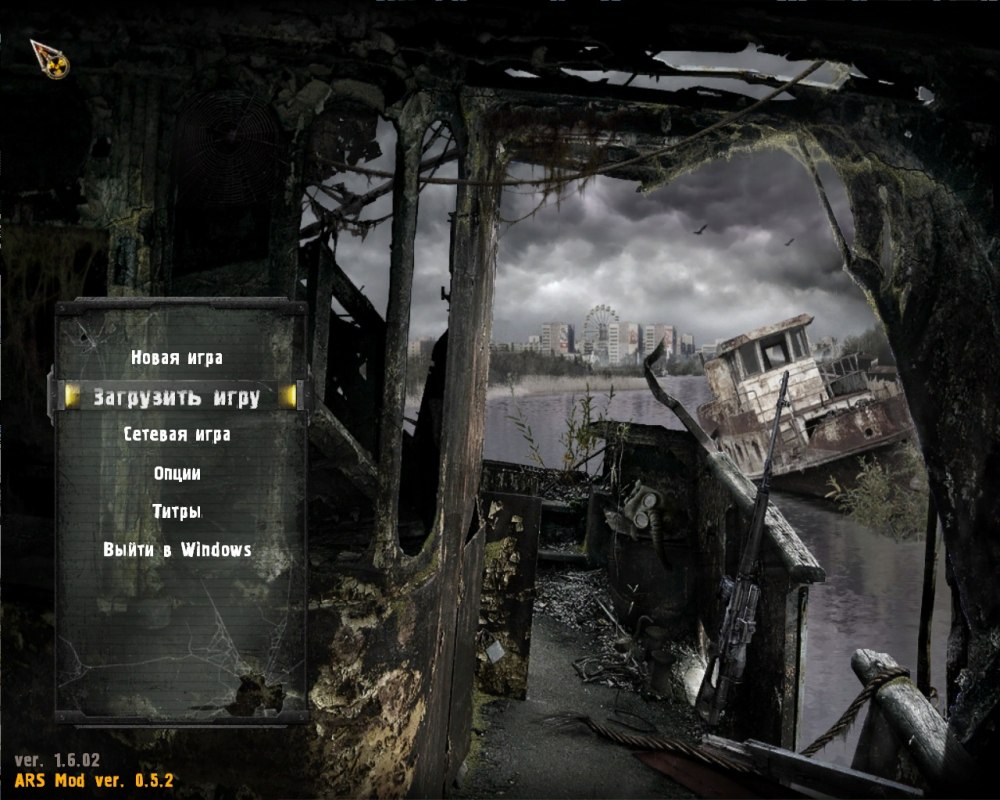Select Загрузить игру to load a save
This screenshot has width=1000, height=800.
[177, 397]
